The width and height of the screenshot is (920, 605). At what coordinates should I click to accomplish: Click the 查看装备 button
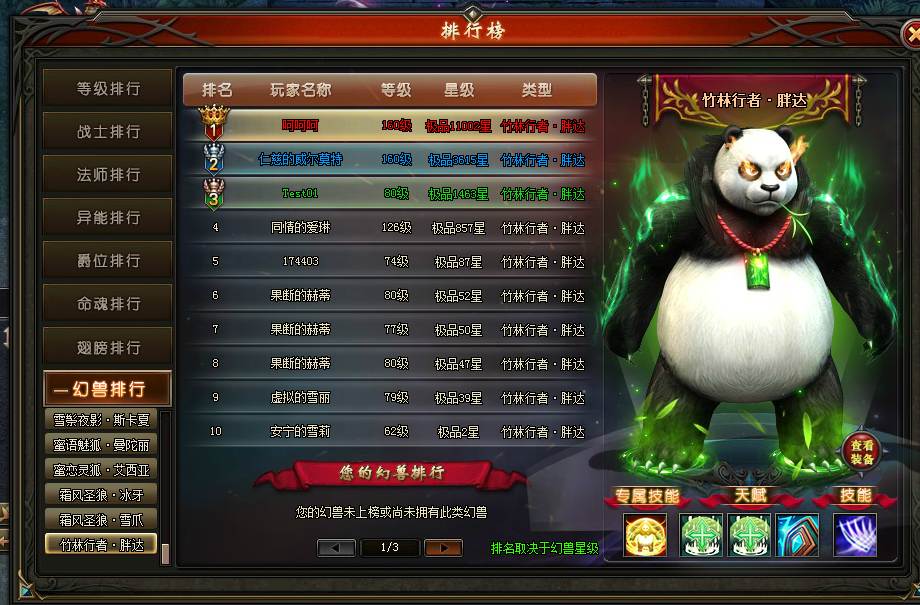[862, 452]
